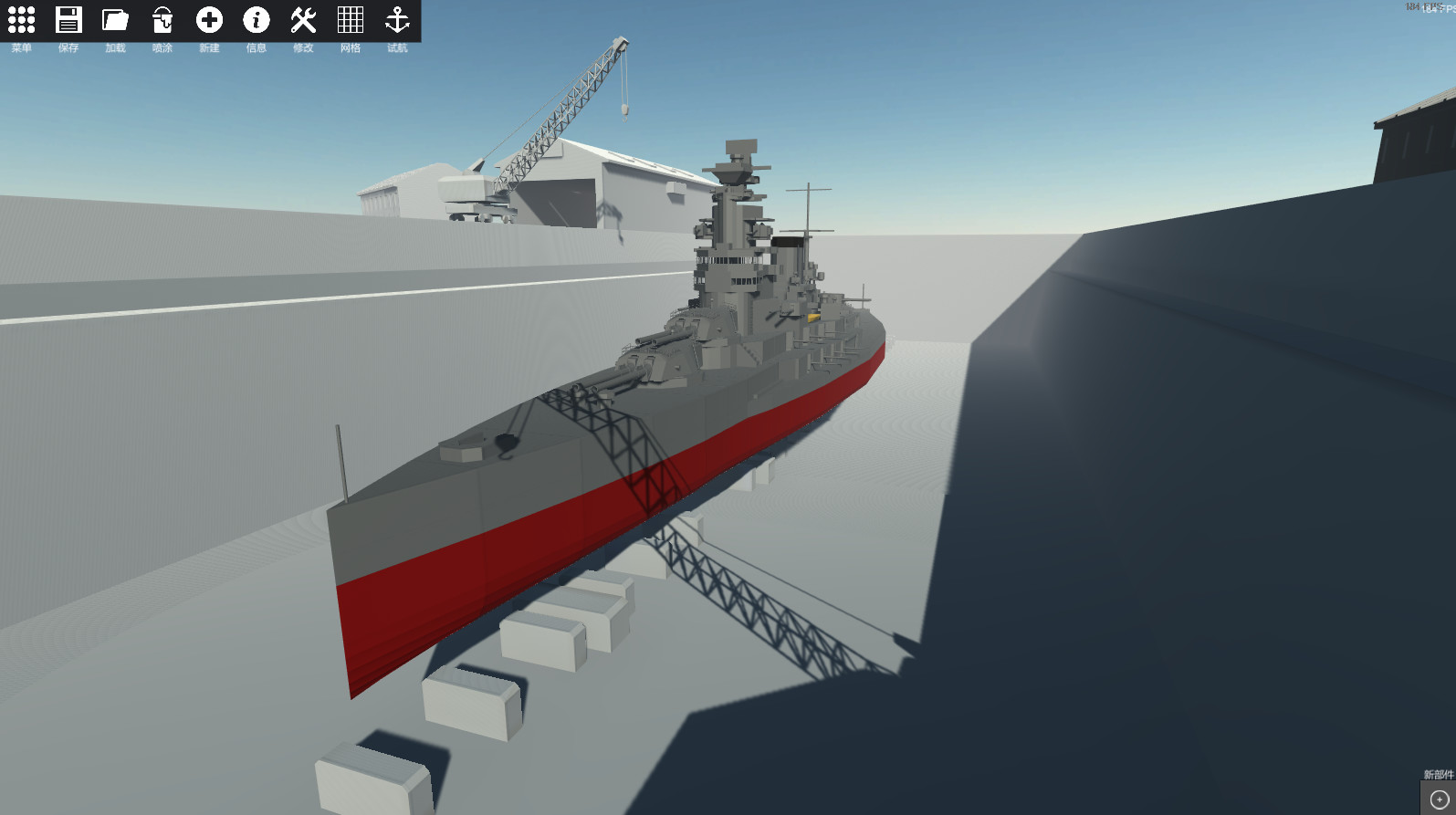Image resolution: width=1456 pixels, height=815 pixels.
Task: Select the 喷涂 paint bucket tool
Action: [163, 20]
